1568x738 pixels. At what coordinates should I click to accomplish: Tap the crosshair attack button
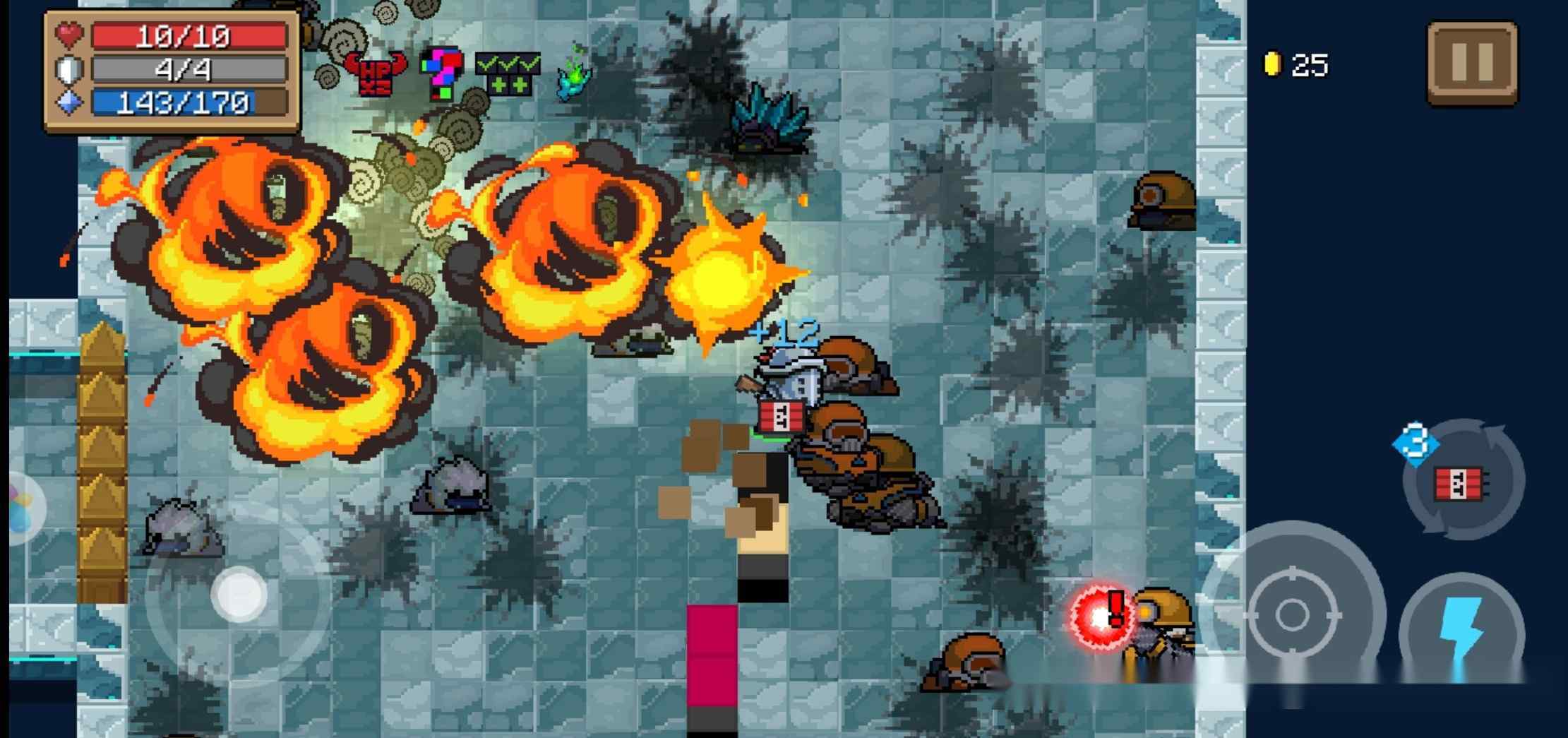click(x=1292, y=613)
